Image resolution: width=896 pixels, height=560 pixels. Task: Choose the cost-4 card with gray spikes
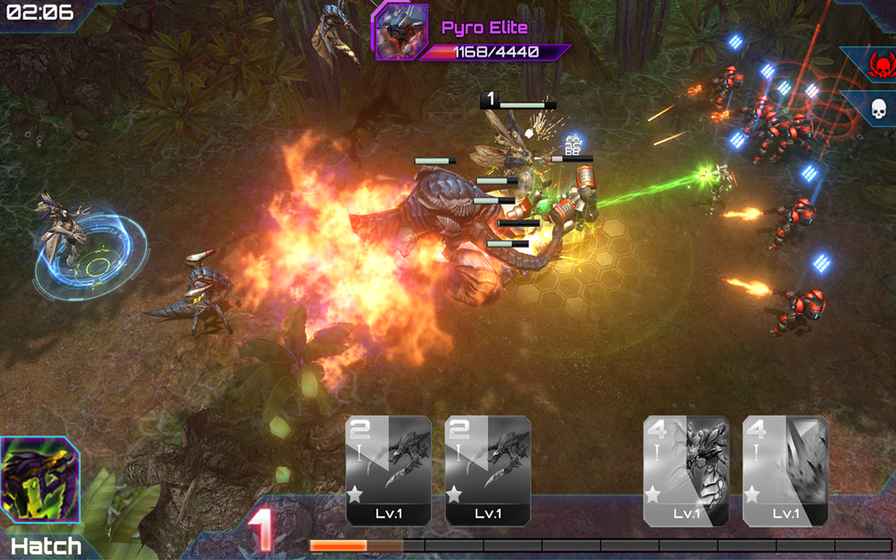[x=785, y=470]
